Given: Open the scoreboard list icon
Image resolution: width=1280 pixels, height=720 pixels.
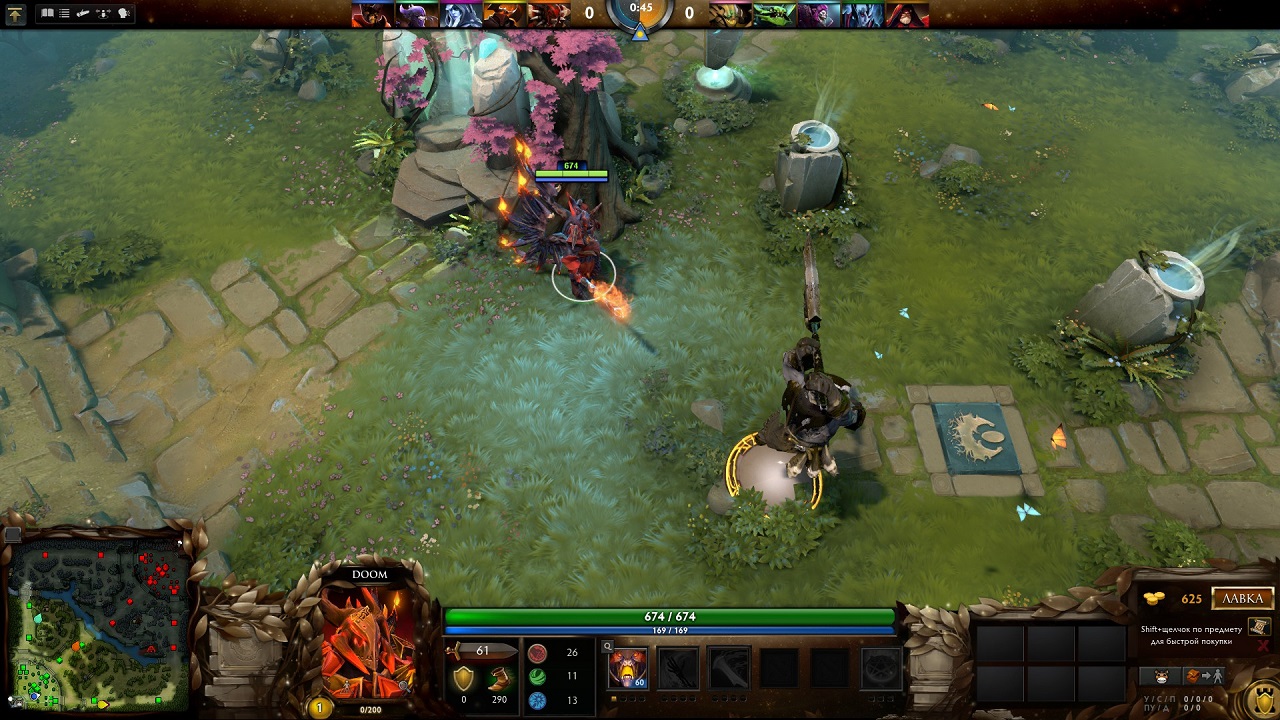Looking at the screenshot, I should coord(65,14).
